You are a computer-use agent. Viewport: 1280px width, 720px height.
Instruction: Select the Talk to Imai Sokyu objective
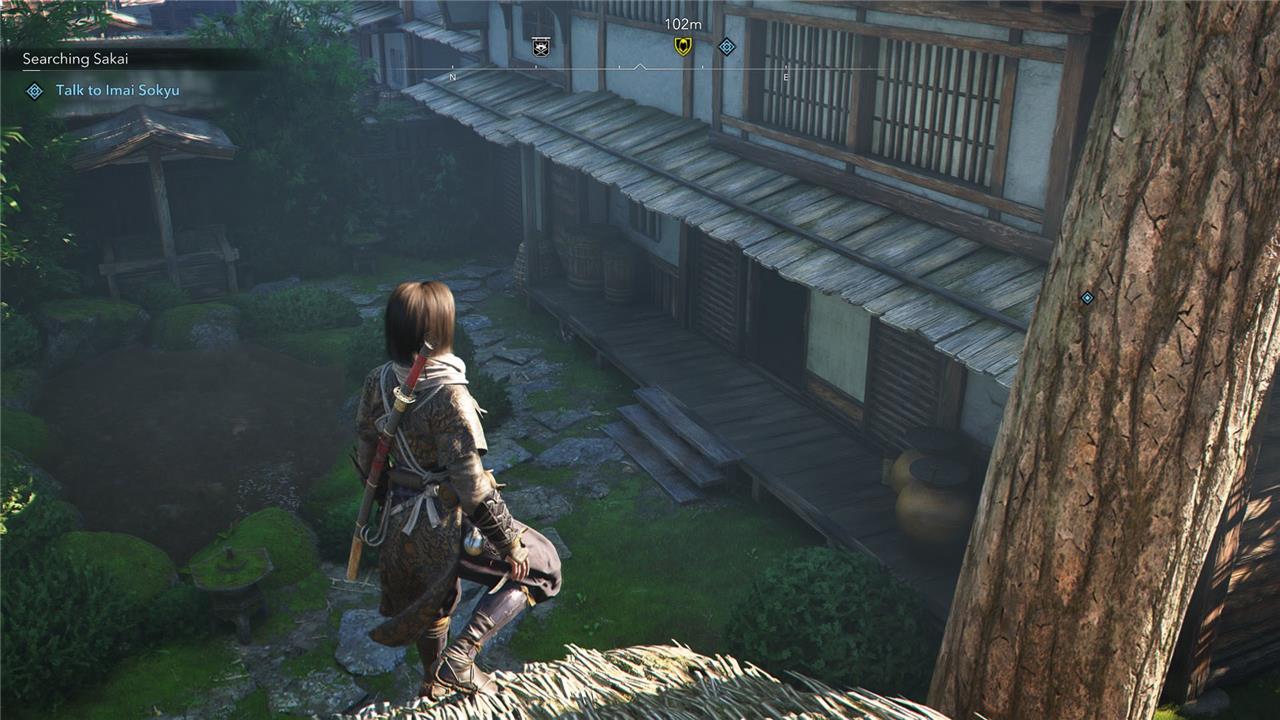tap(117, 91)
